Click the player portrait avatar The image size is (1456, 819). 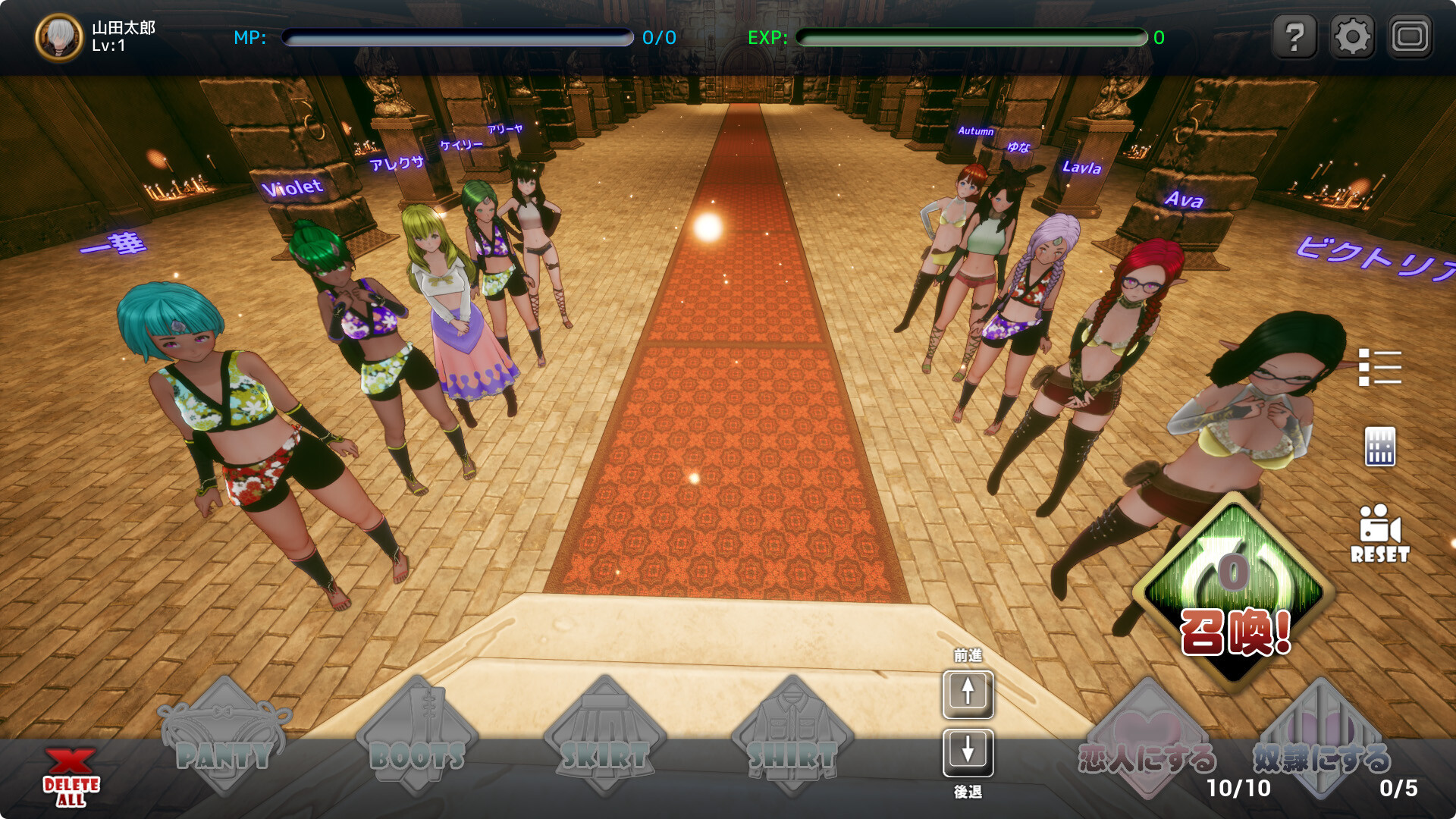click(x=59, y=37)
